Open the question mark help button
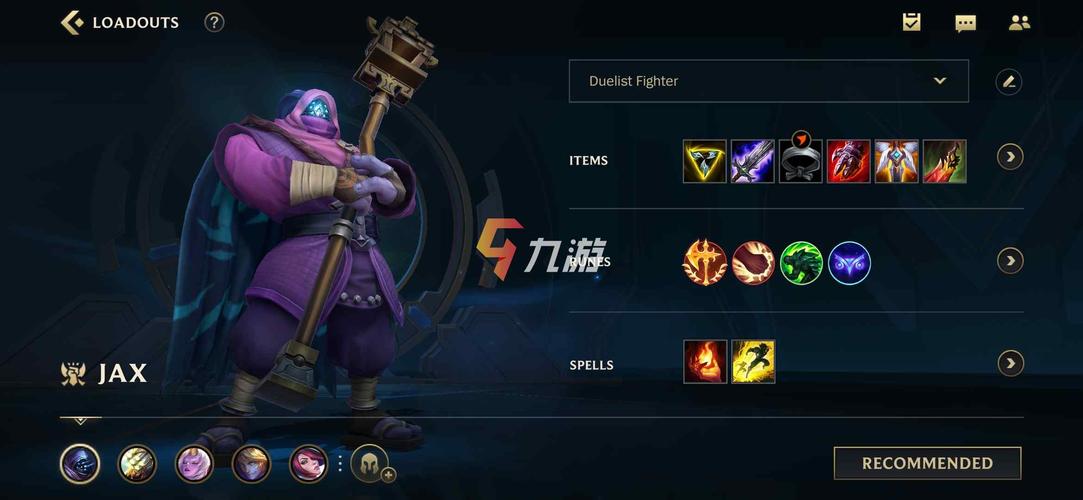Image resolution: width=1083 pixels, height=500 pixels. point(214,22)
